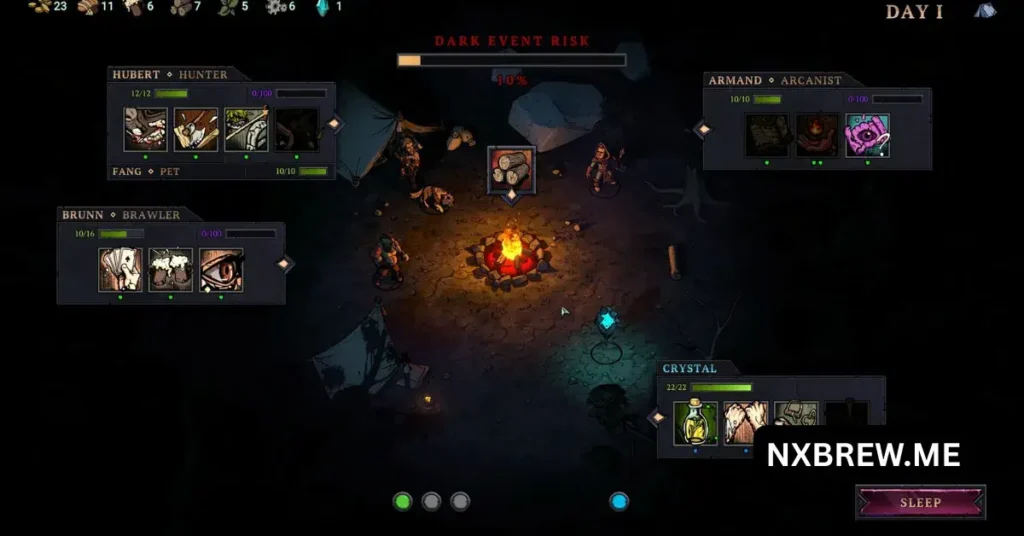Use the Crystal's yellow potion ability

coord(695,423)
